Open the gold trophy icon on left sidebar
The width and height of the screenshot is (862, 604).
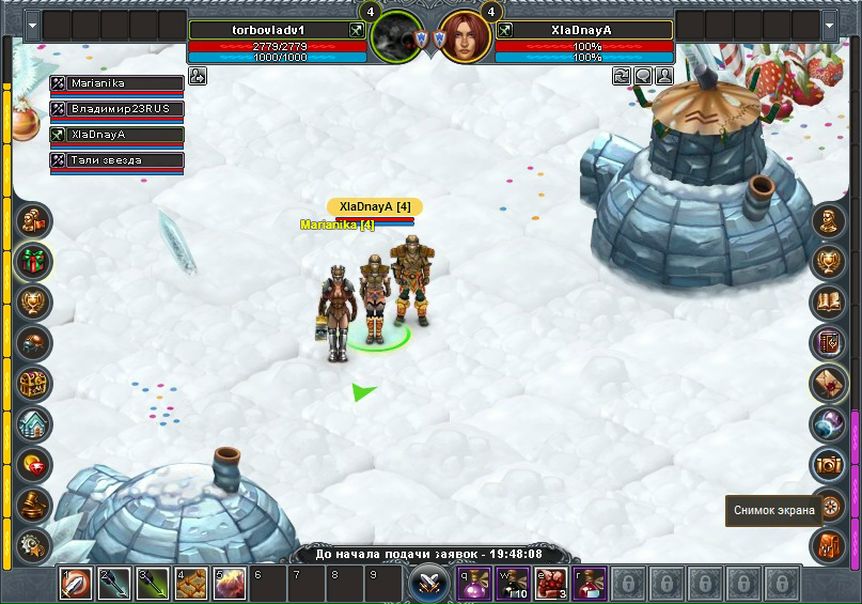coord(34,301)
